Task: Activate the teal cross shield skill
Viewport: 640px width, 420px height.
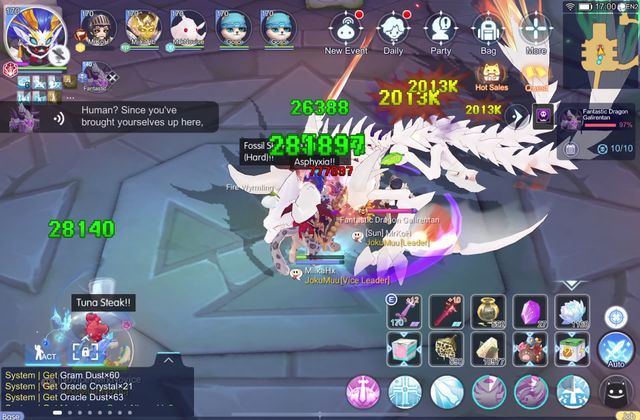Action: 404,391
